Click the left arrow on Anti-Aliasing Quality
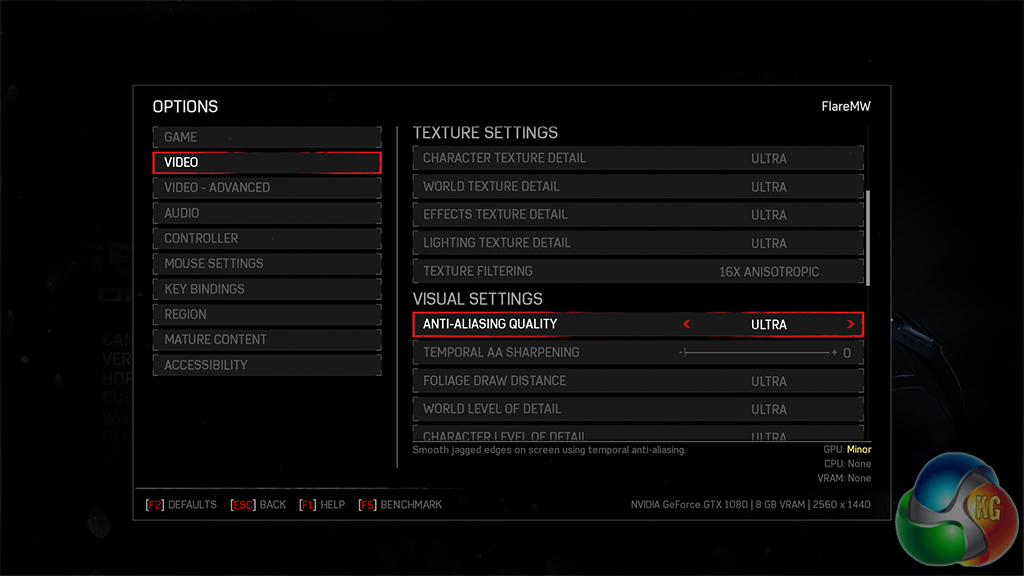The image size is (1024, 576). coord(686,324)
